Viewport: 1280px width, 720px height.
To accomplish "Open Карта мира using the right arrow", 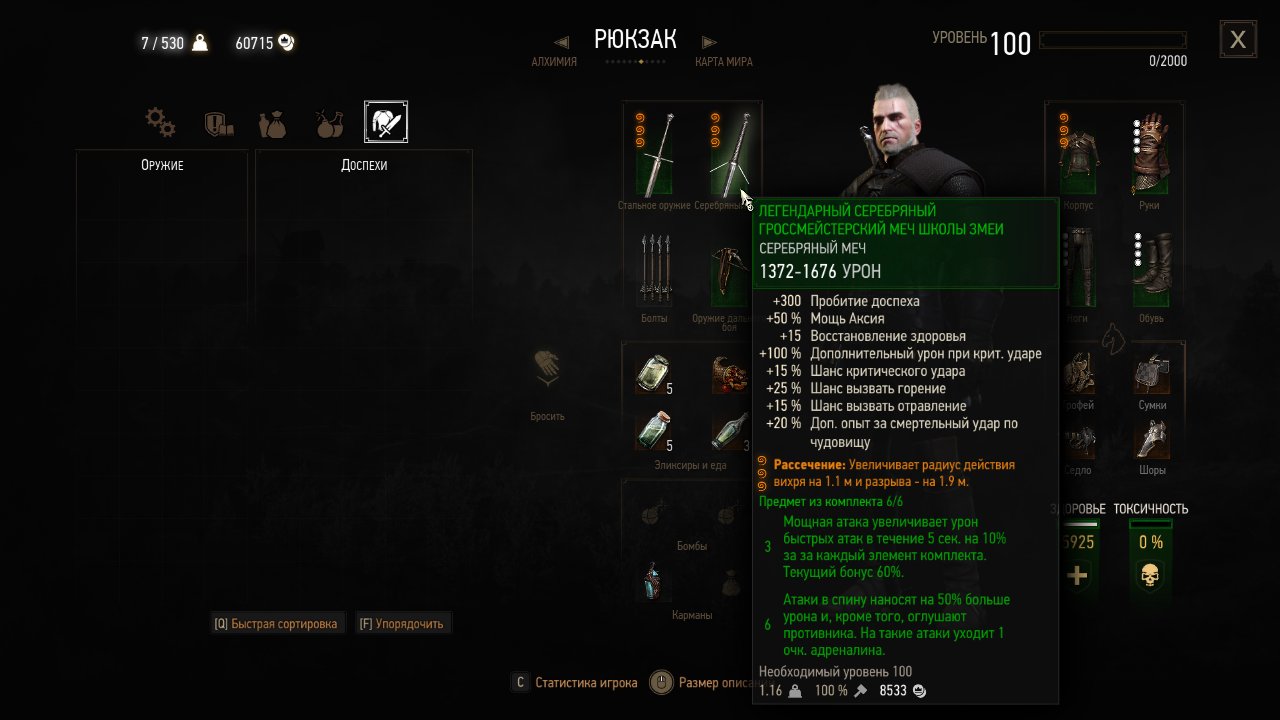I will pyautogui.click(x=709, y=42).
